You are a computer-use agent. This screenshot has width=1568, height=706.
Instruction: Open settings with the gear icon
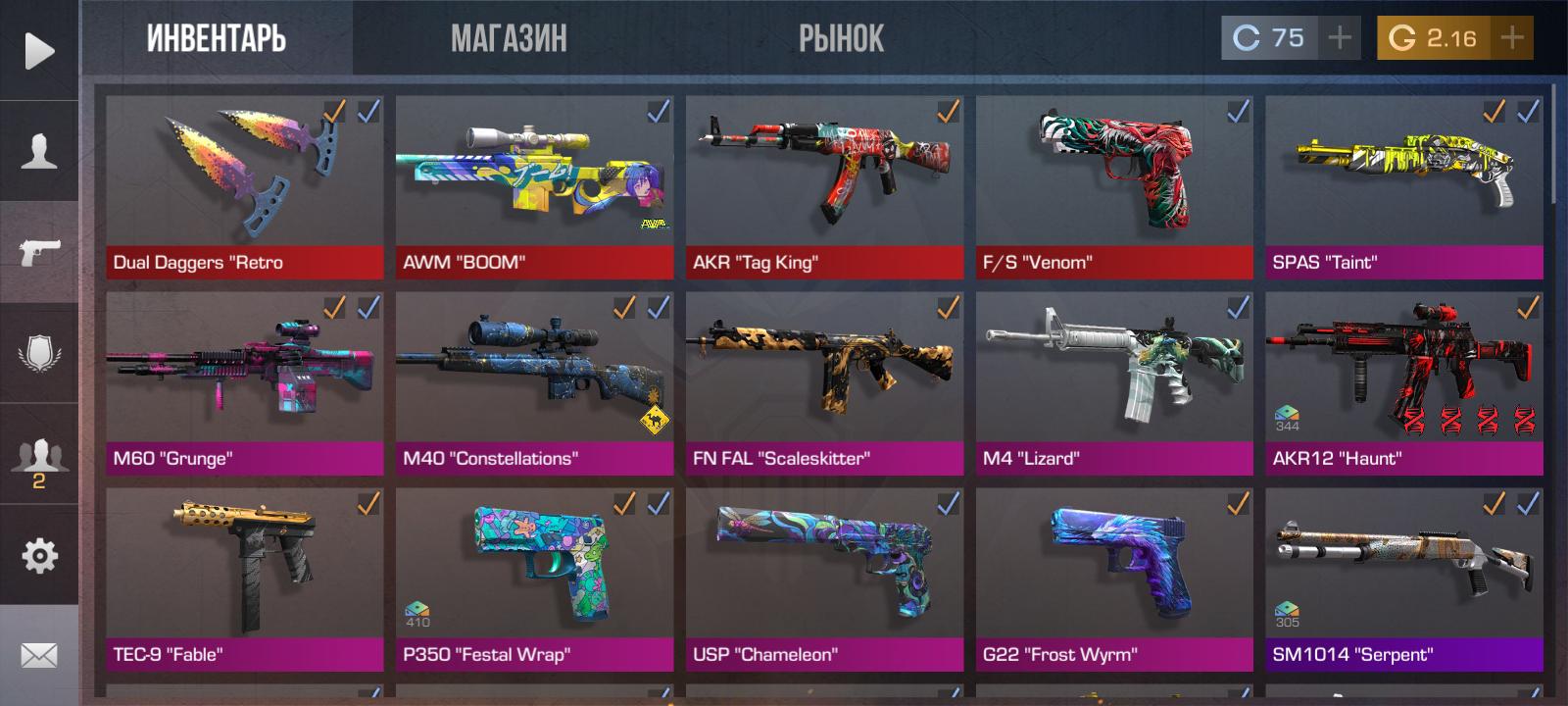point(39,556)
